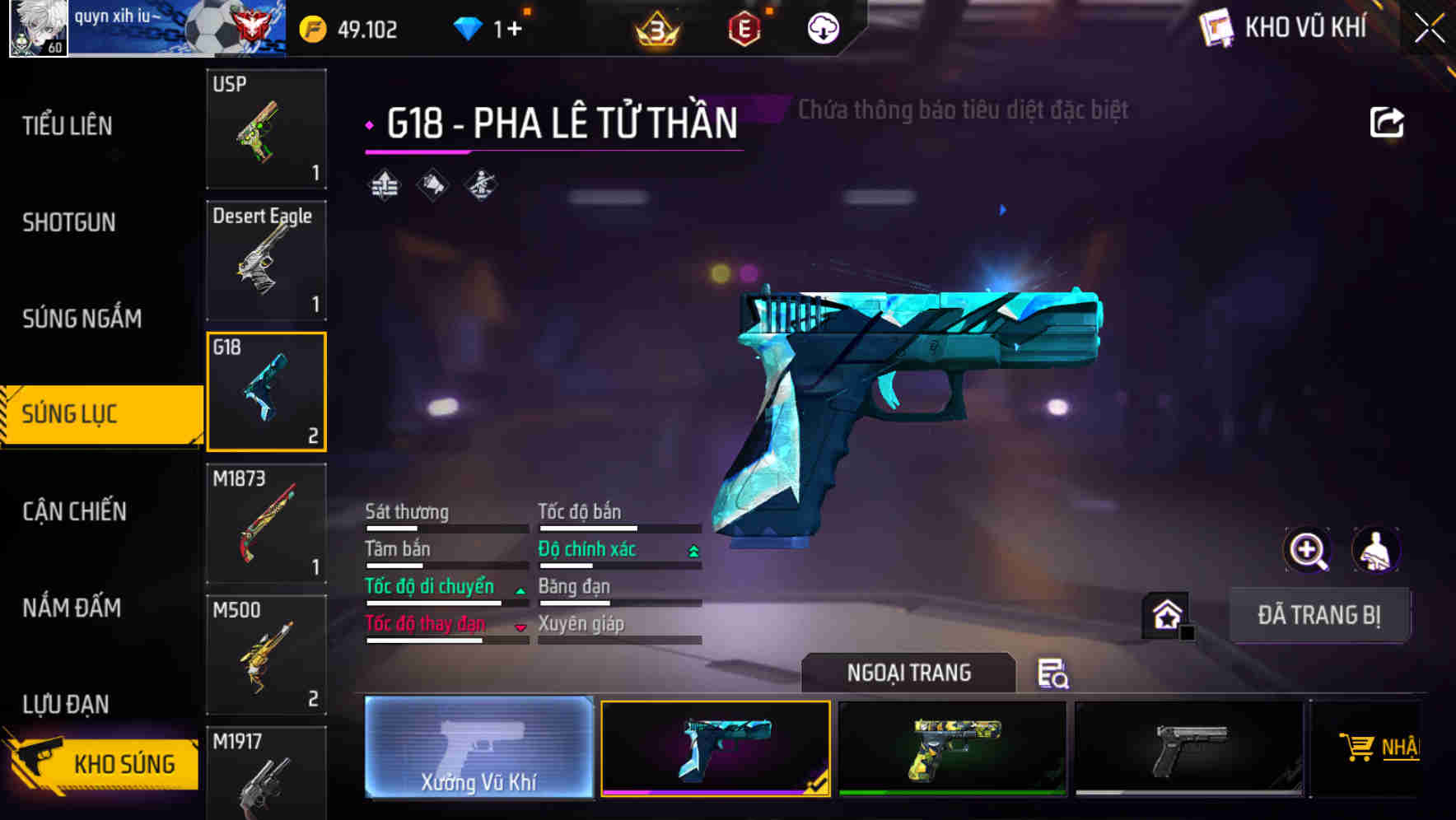Open the crown rank badge level 3
The height and width of the screenshot is (820, 1456).
click(655, 27)
